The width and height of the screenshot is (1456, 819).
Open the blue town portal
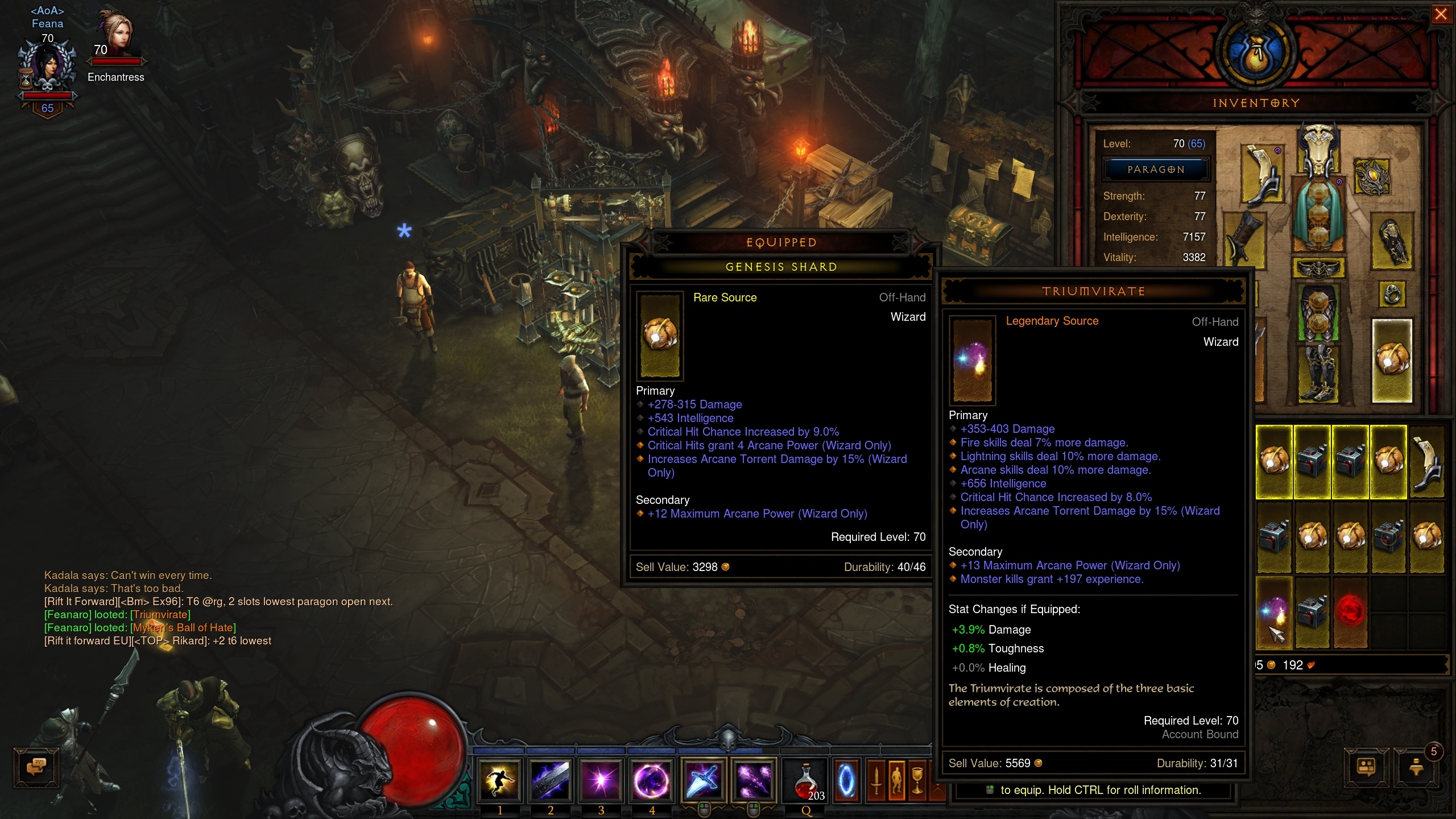[846, 781]
